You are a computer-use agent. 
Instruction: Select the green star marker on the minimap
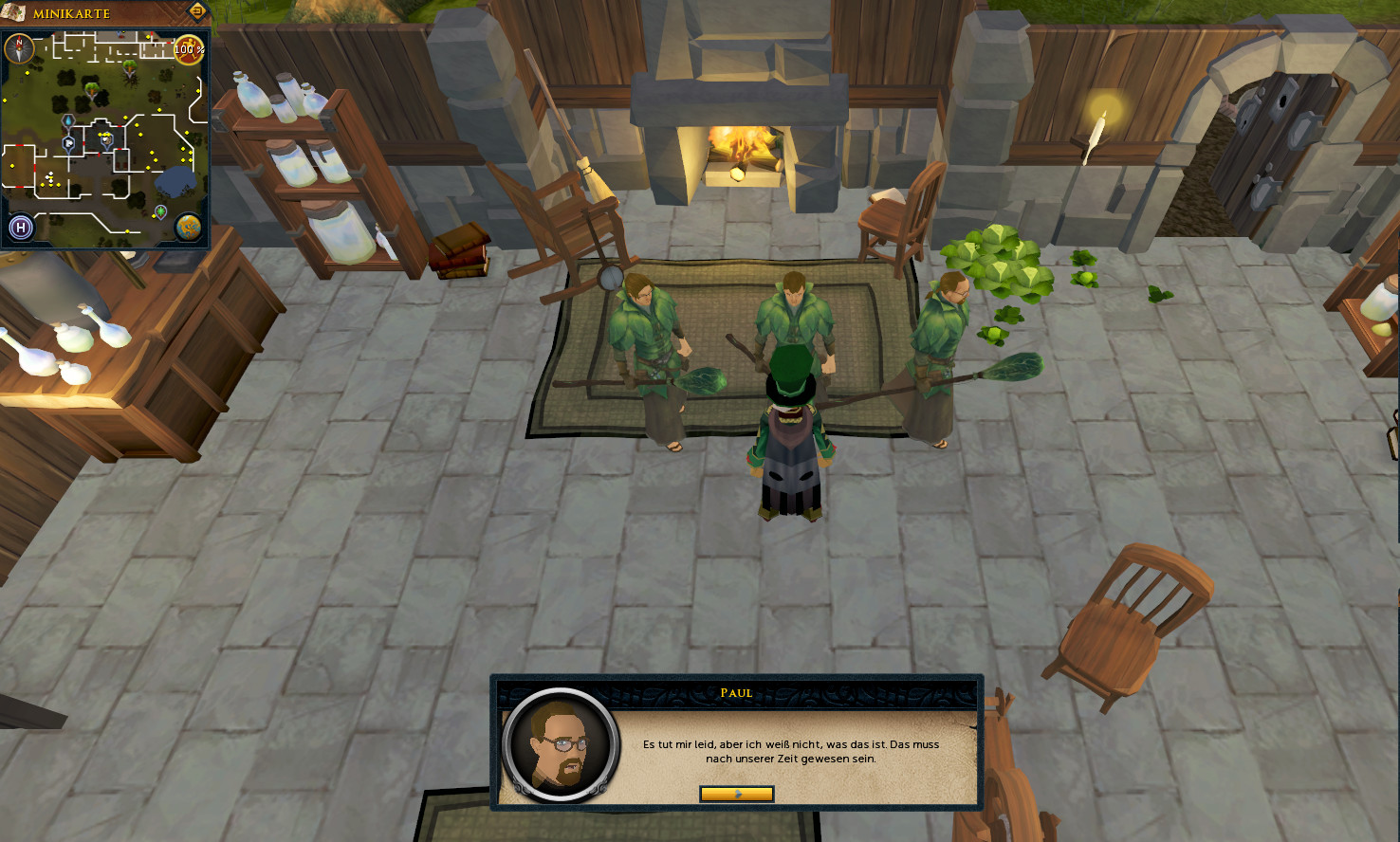(161, 210)
